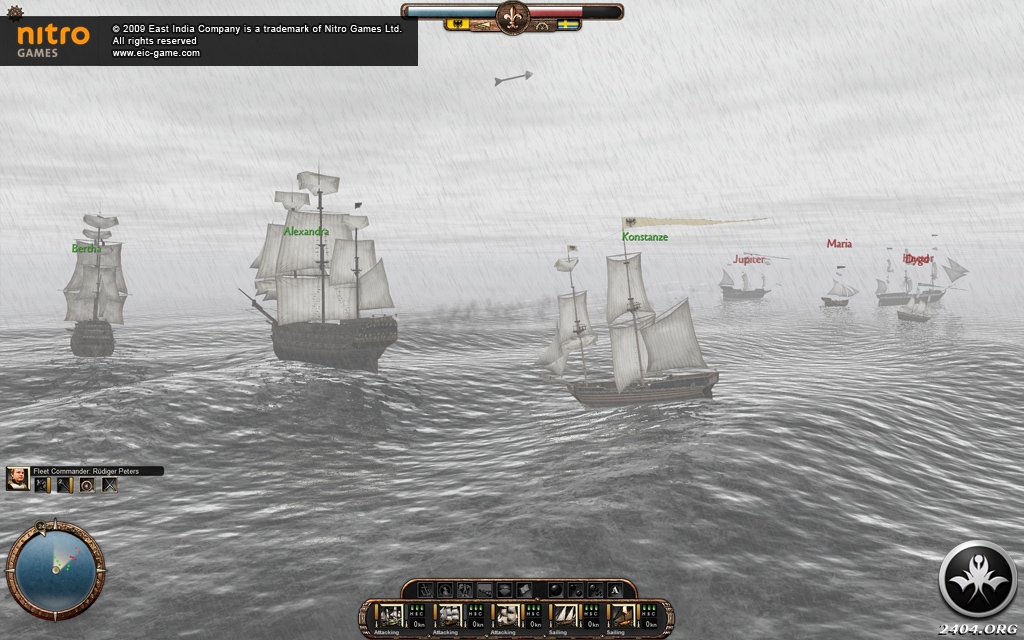Viewport: 1024px width, 640px height.
Task: Open Fleet Commander Rüdiger Peters portrait
Action: click(x=17, y=479)
